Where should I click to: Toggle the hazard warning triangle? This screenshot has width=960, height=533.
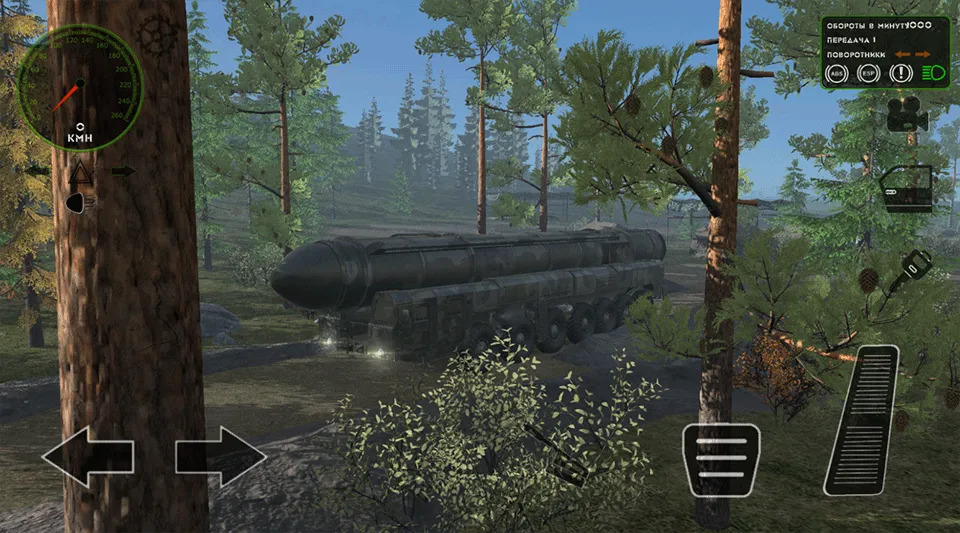click(x=80, y=172)
